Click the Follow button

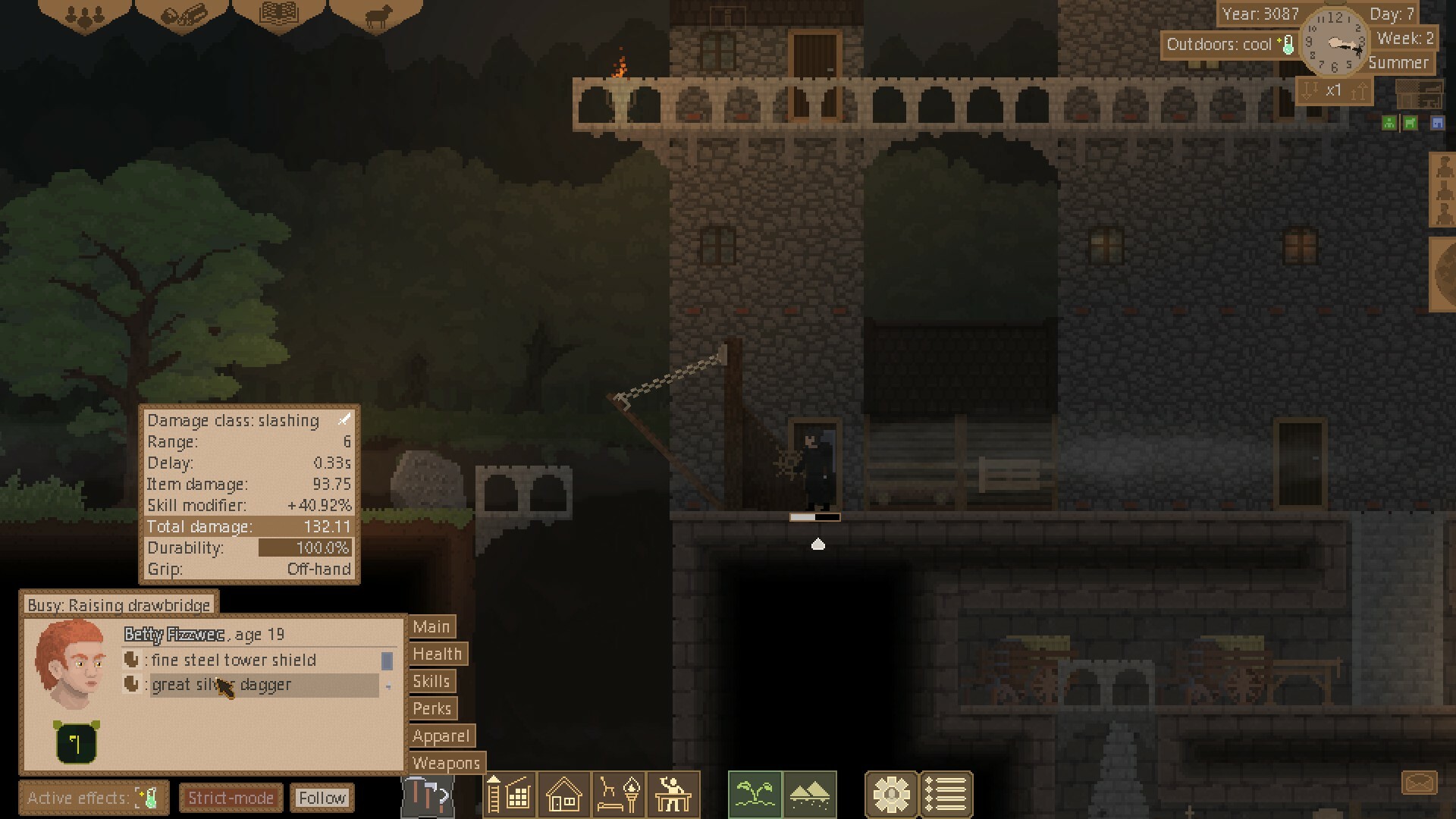322,798
